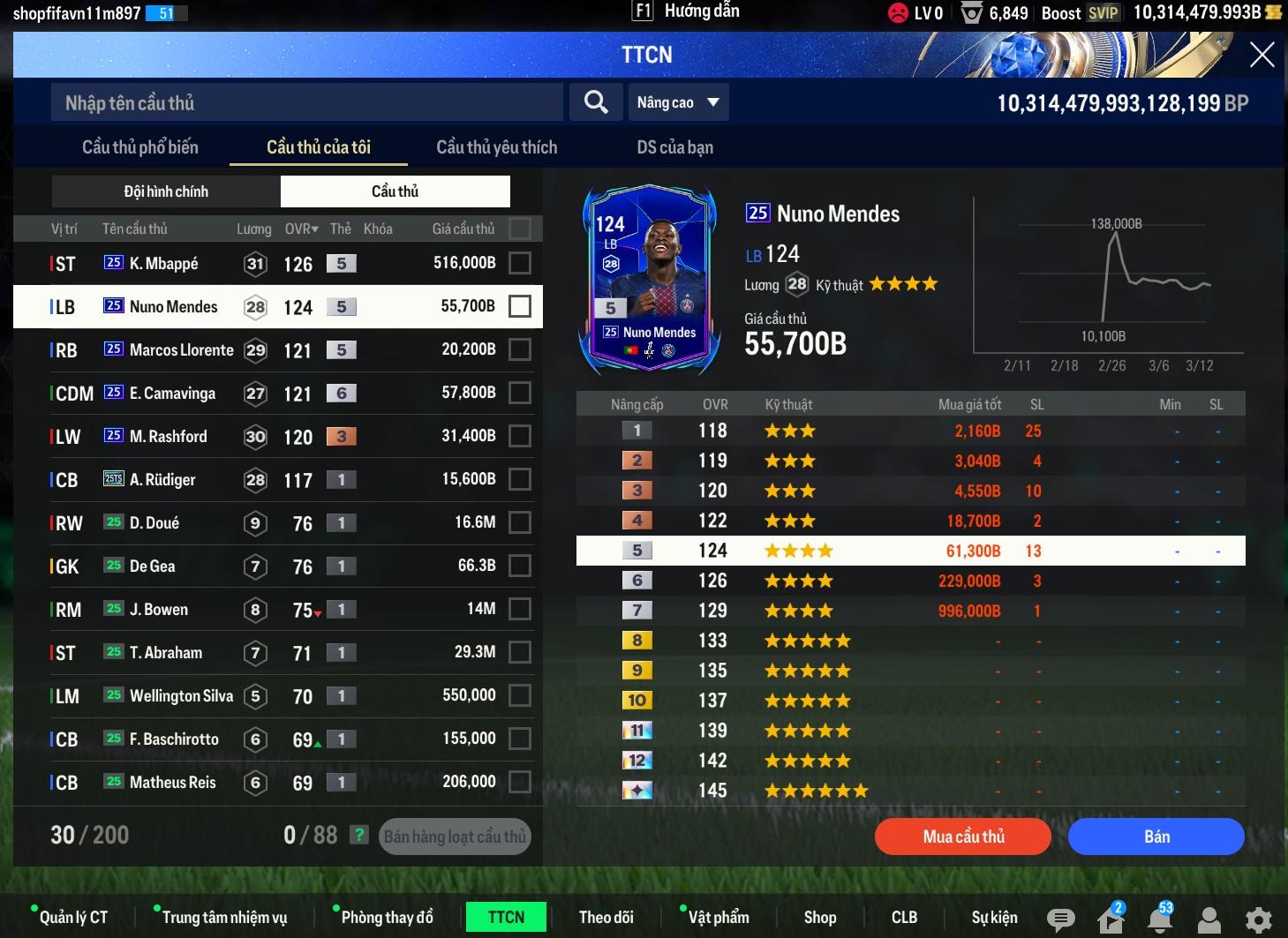The width and height of the screenshot is (1288, 938).
Task: Open the Nâng cao dropdown
Action: 677,103
